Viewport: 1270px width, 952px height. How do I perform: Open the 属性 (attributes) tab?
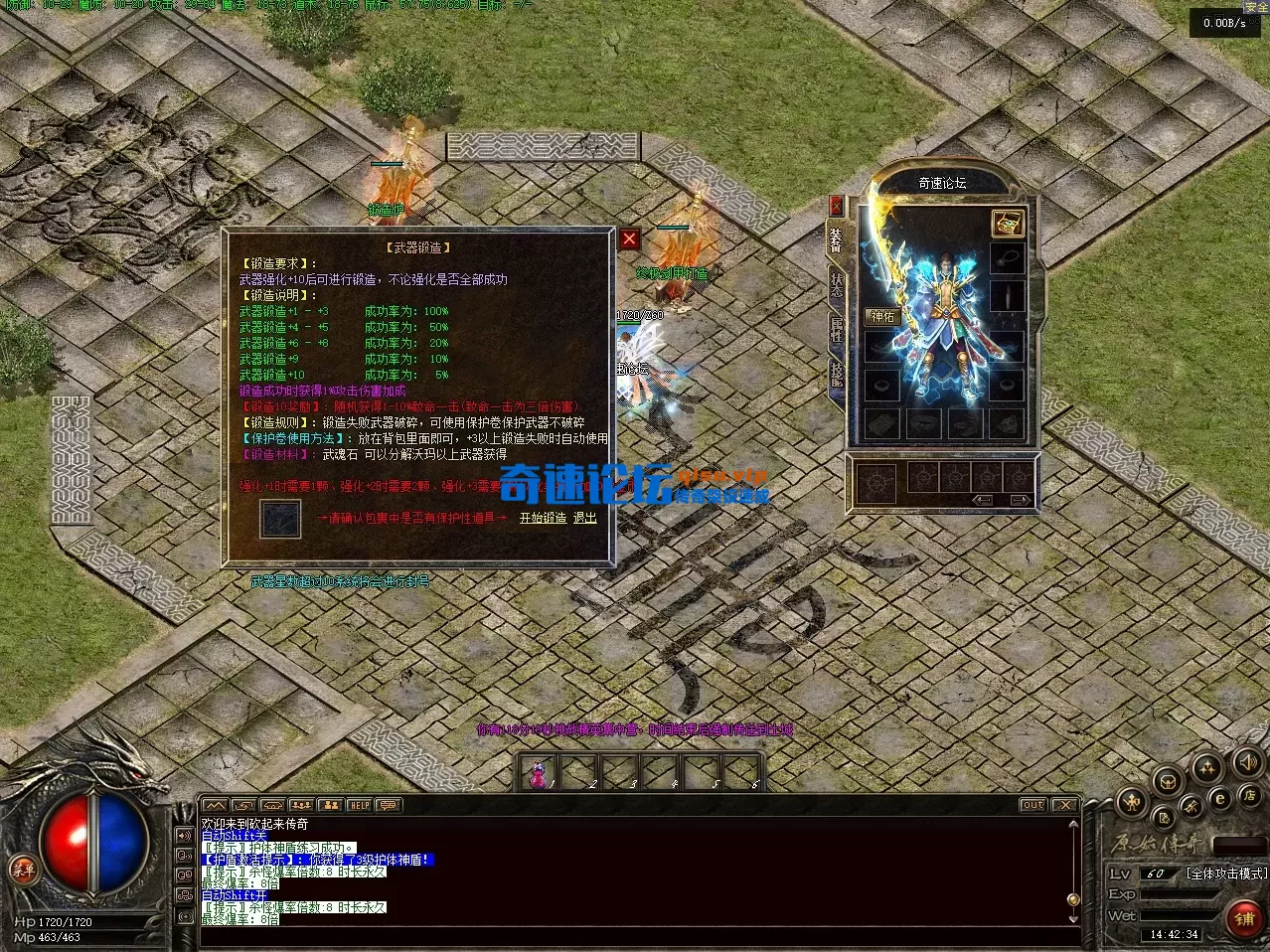click(x=837, y=330)
